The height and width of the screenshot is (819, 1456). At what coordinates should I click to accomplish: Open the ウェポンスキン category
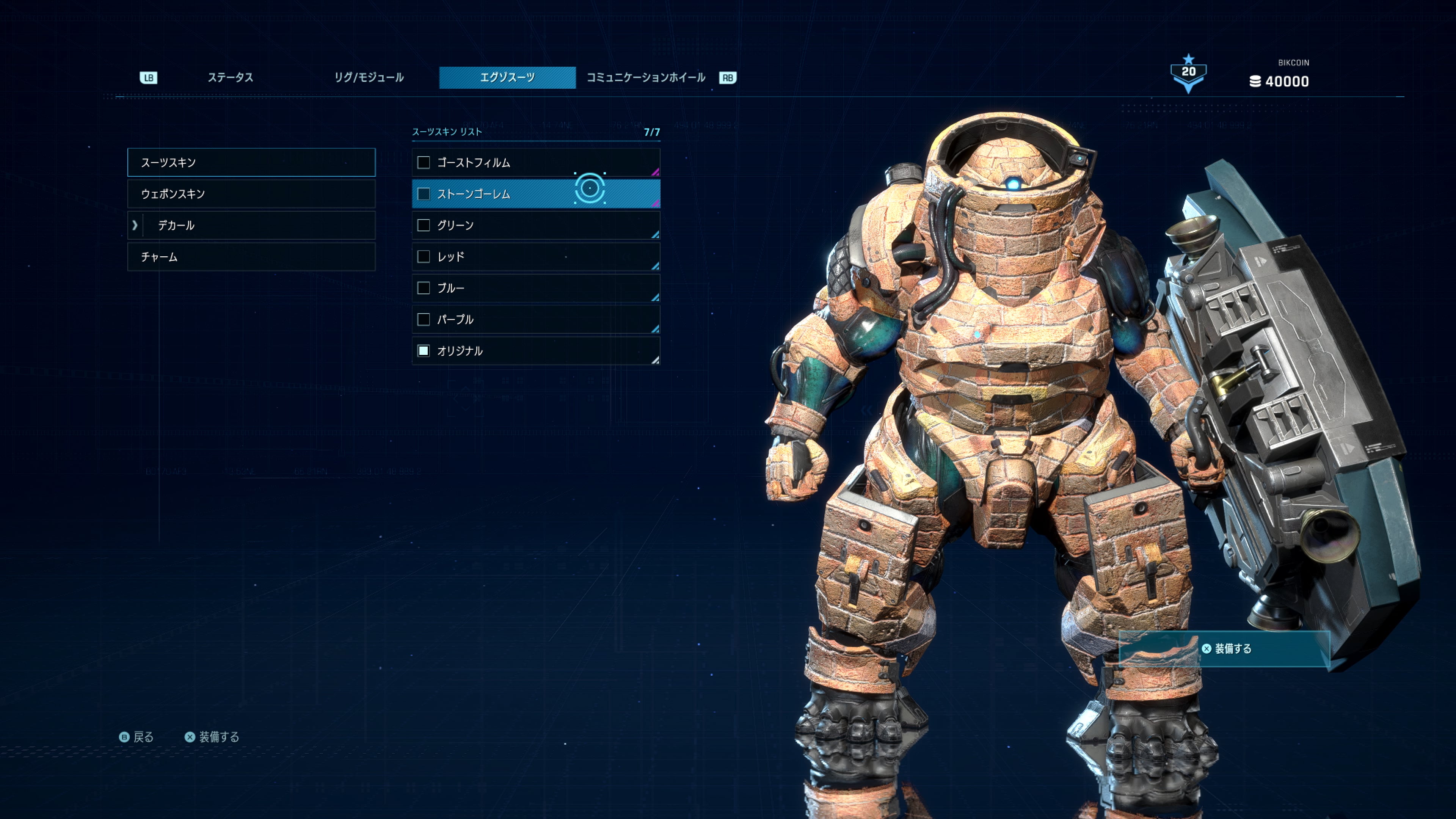click(x=251, y=194)
